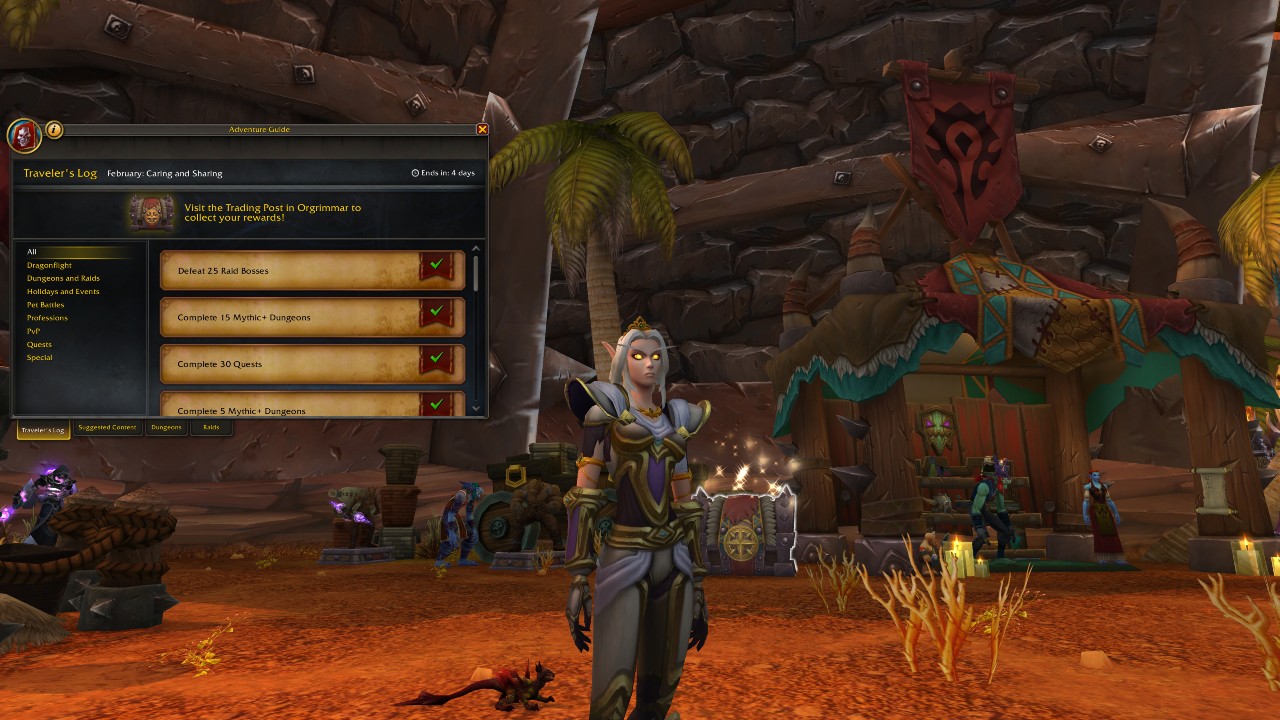Viewport: 1280px width, 720px height.
Task: Click the scrollbar down arrow
Action: click(x=477, y=408)
